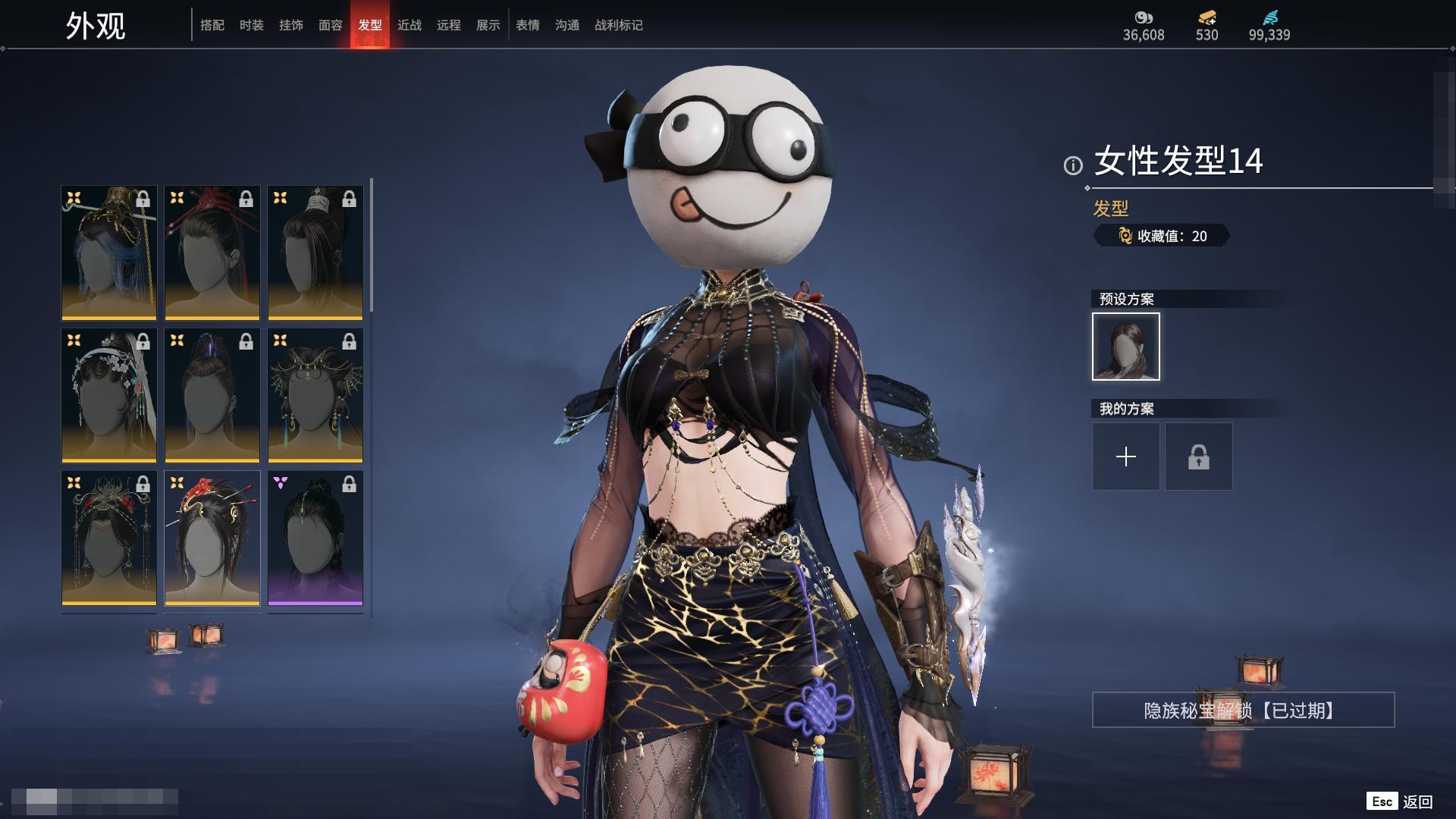Viewport: 1456px width, 819px height.
Task: Choose the hairstyle with red tassel ornament
Action: (x=212, y=253)
